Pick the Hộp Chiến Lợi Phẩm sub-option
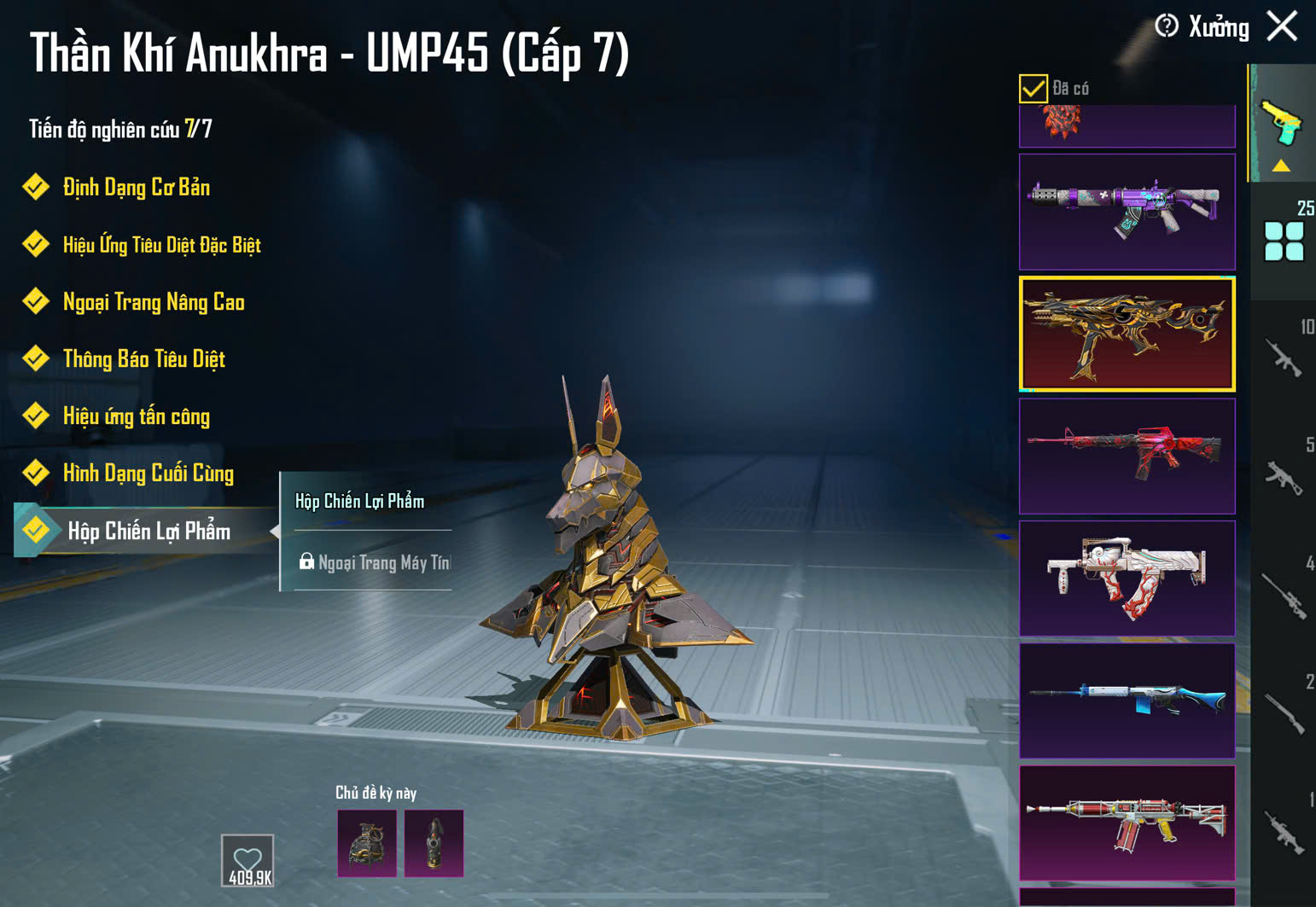Viewport: 1316px width, 907px height. point(360,502)
